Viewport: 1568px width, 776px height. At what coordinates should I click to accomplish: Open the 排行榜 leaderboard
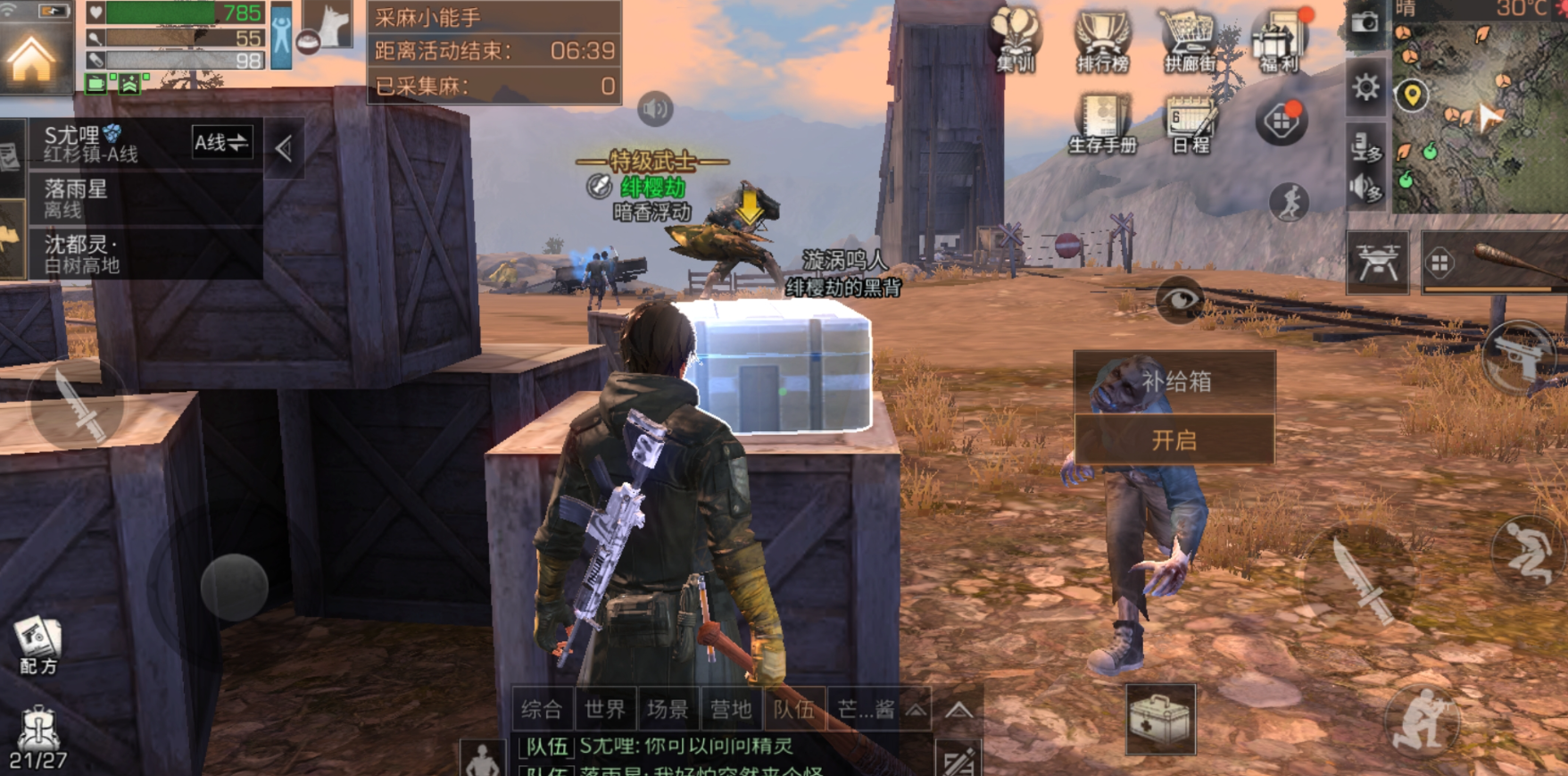[1102, 40]
